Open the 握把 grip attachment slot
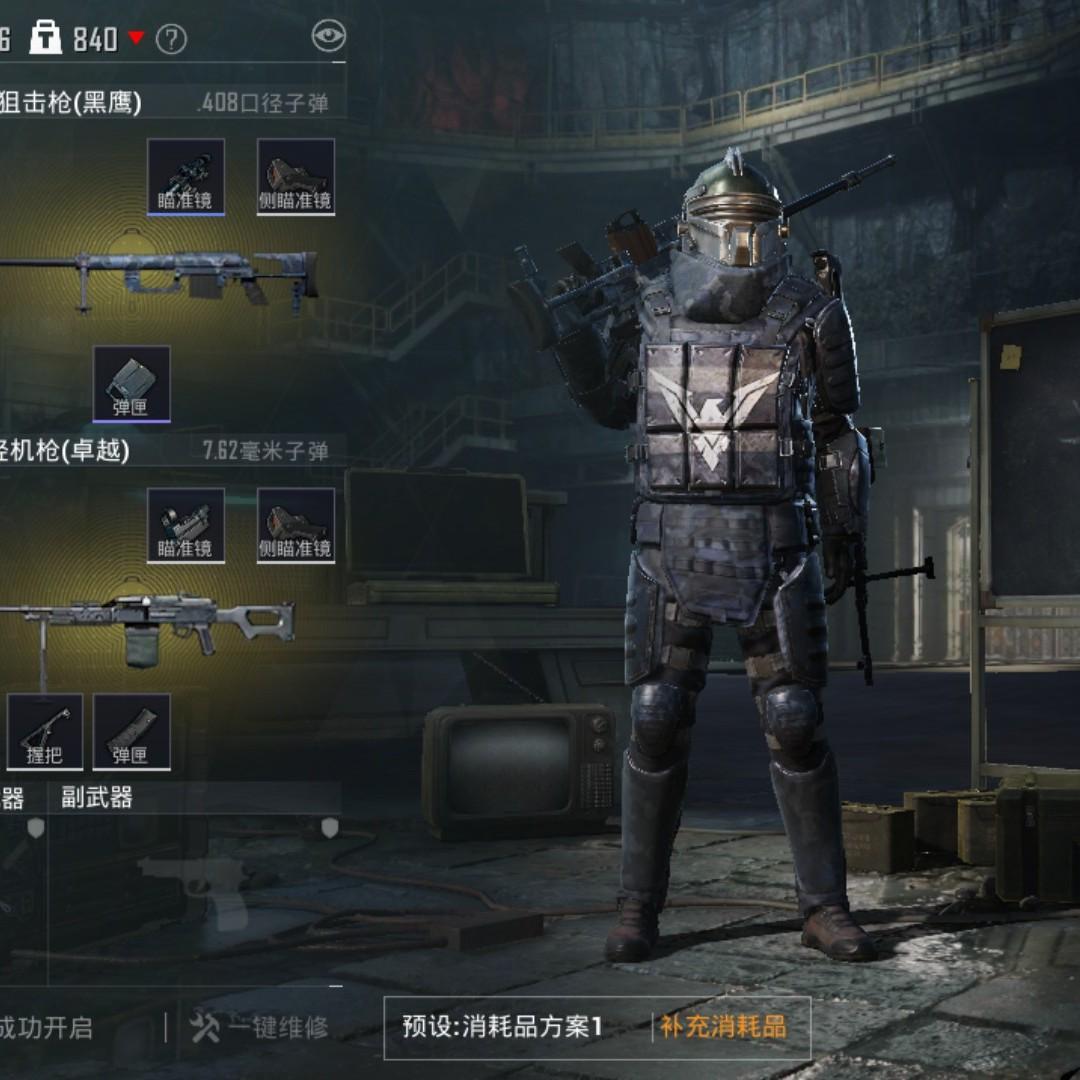Image resolution: width=1080 pixels, height=1080 pixels. click(x=45, y=732)
